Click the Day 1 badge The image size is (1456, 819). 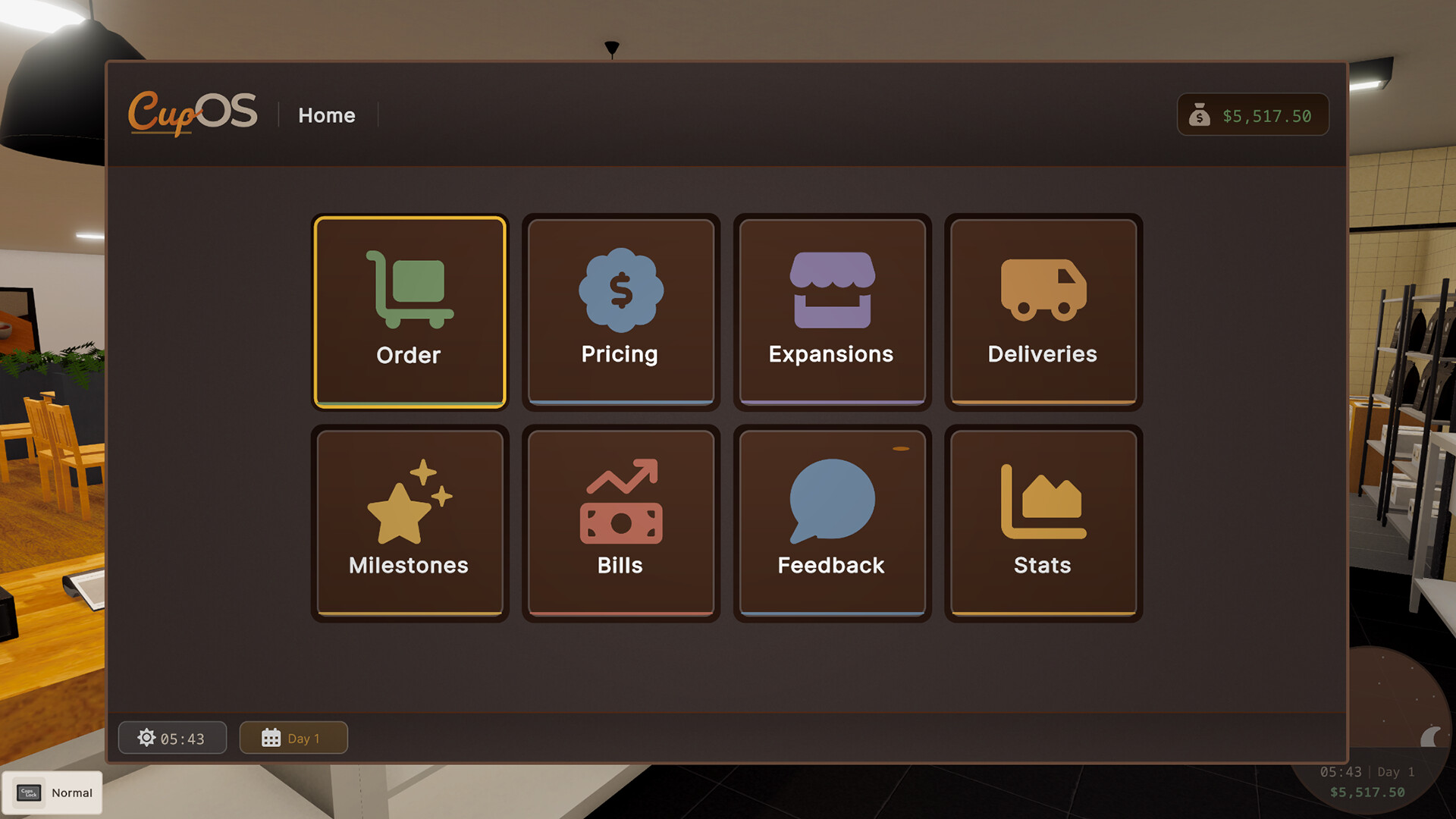point(293,737)
